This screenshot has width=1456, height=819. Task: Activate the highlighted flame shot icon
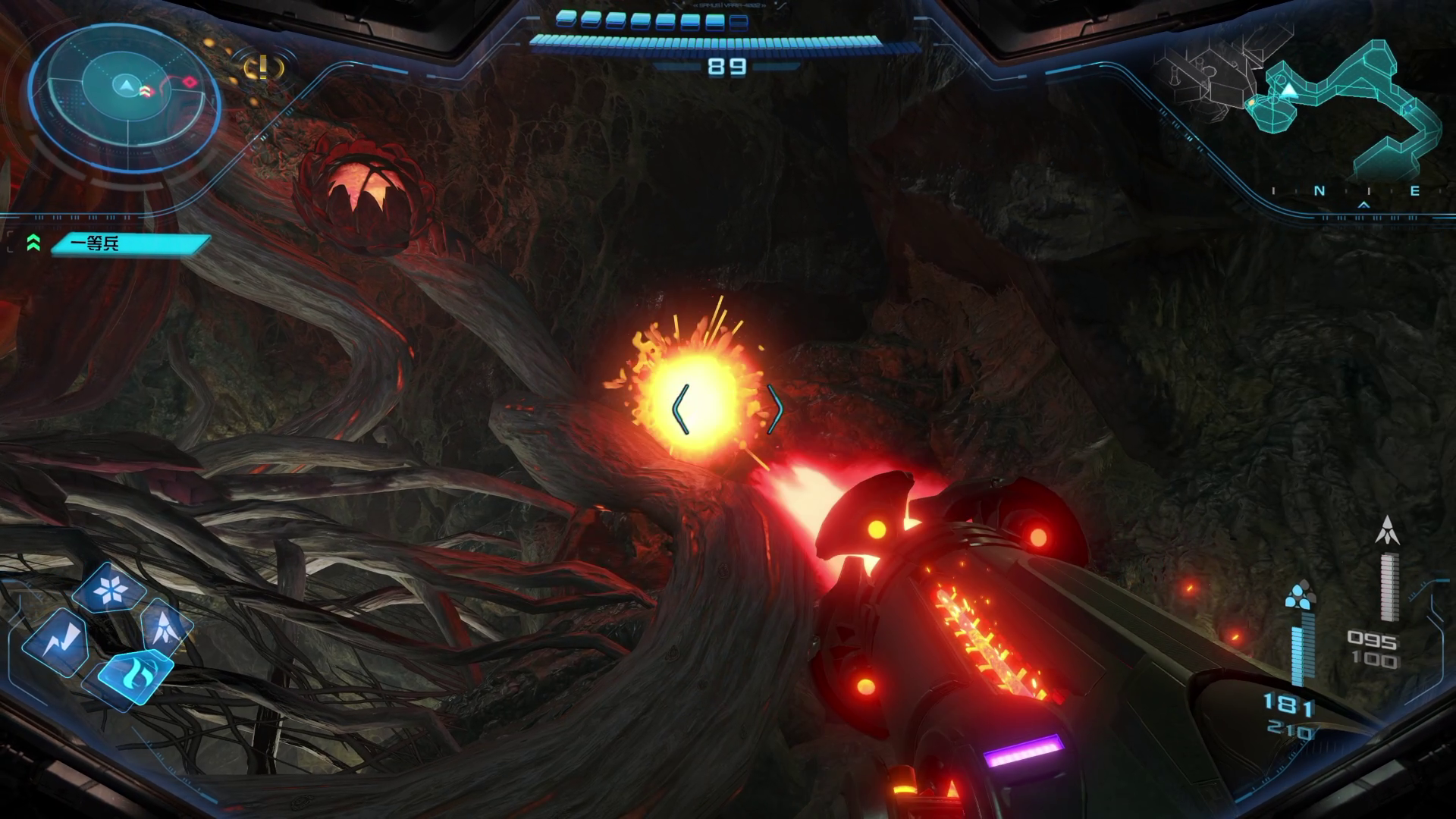click(x=135, y=673)
